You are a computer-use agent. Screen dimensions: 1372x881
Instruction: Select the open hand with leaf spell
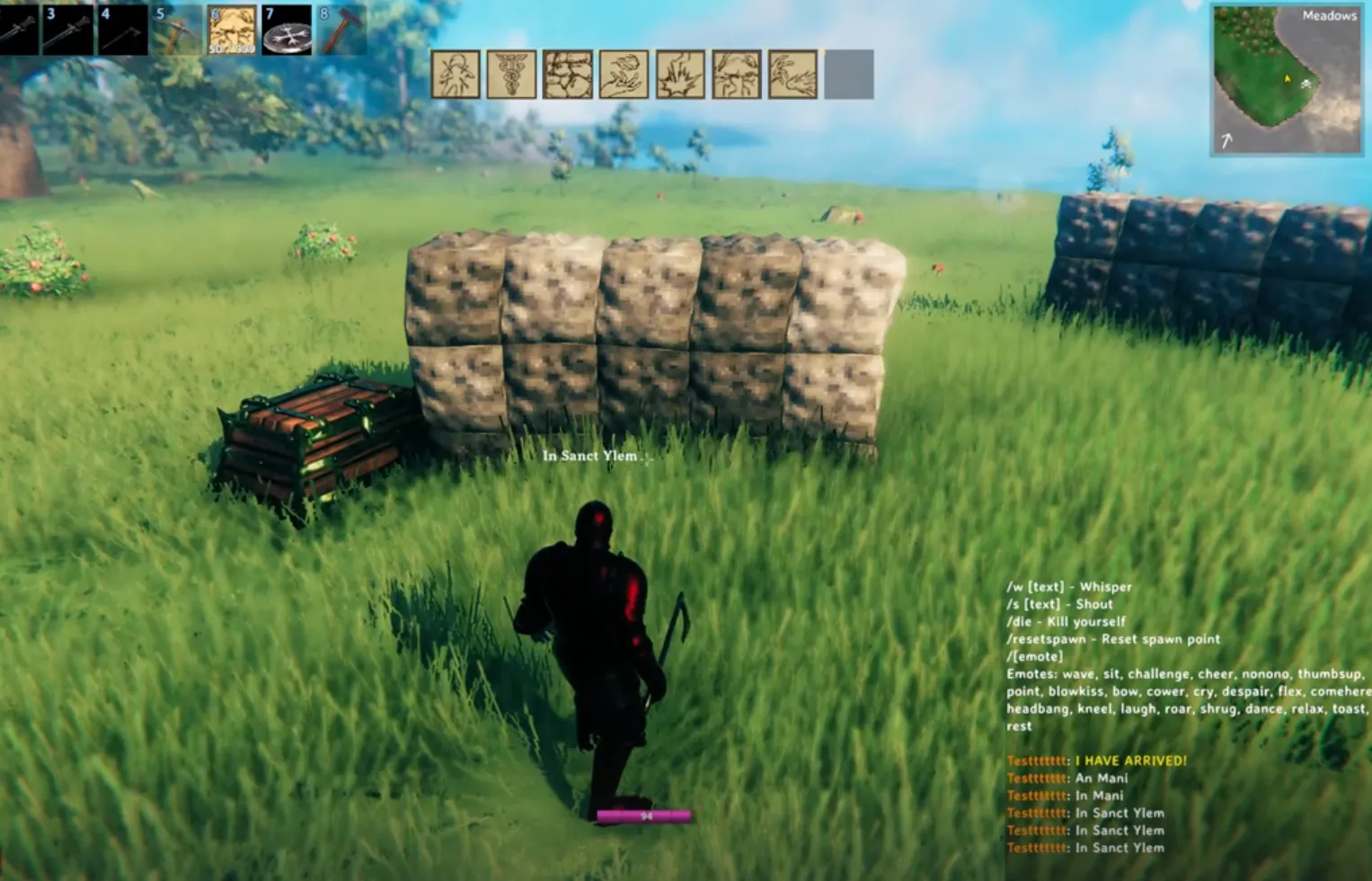624,74
